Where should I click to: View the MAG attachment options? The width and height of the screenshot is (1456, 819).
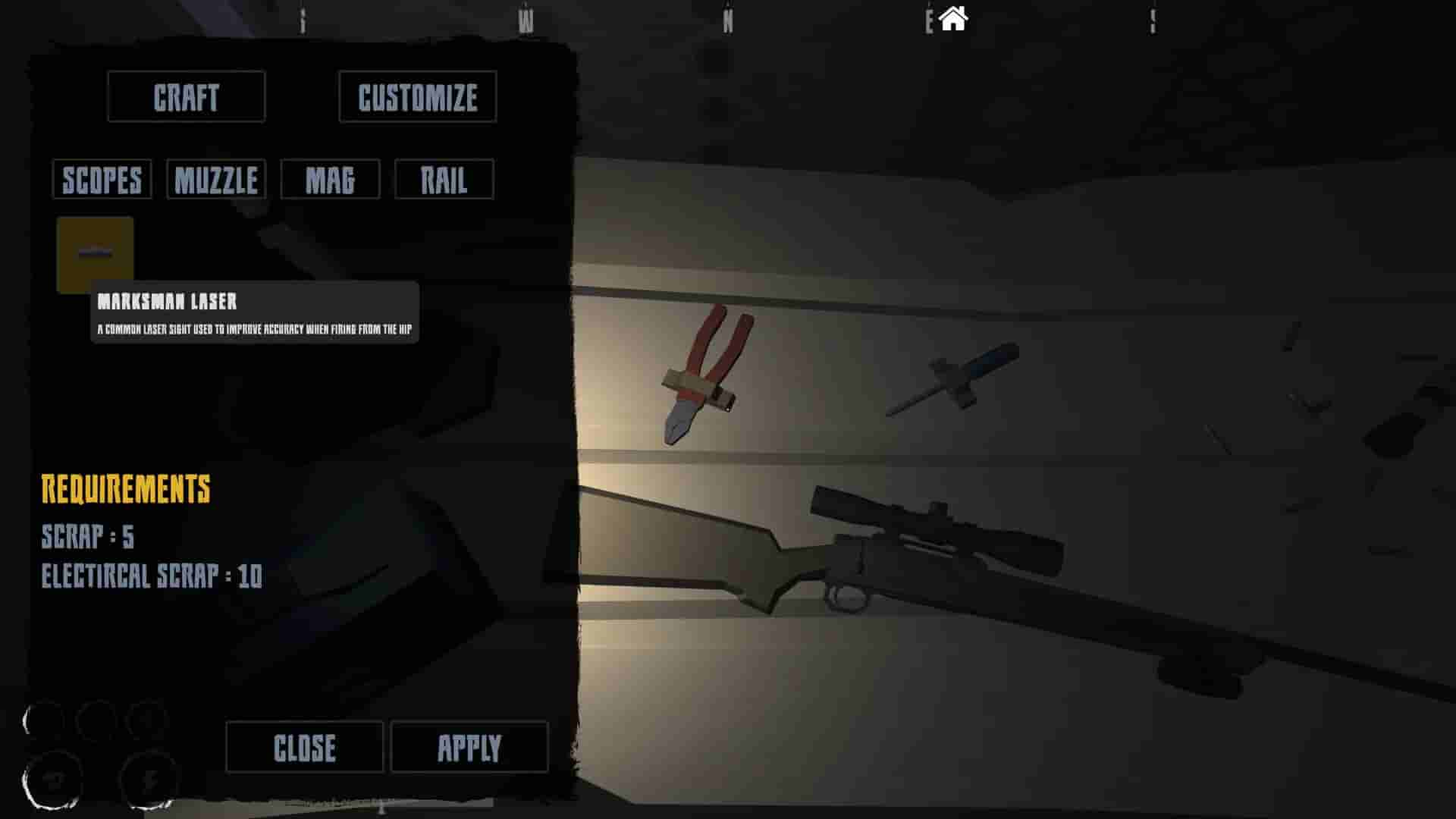330,179
